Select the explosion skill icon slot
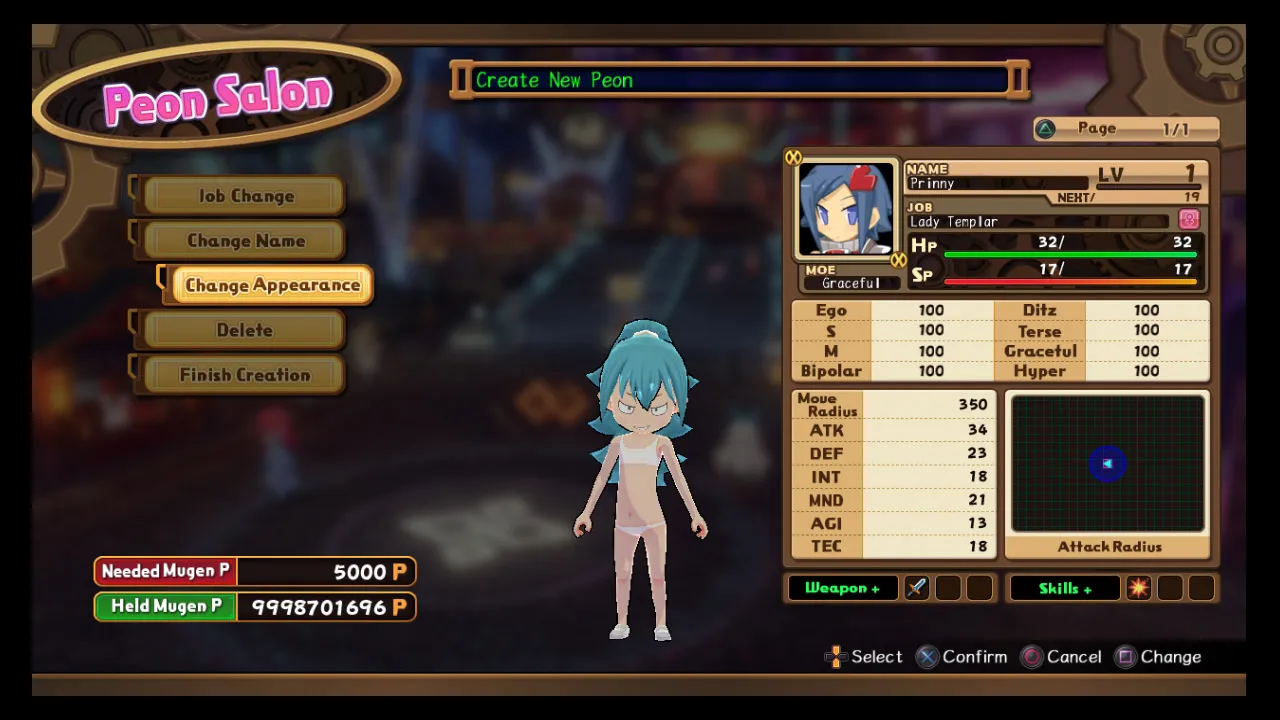The width and height of the screenshot is (1280, 720). (x=1138, y=588)
